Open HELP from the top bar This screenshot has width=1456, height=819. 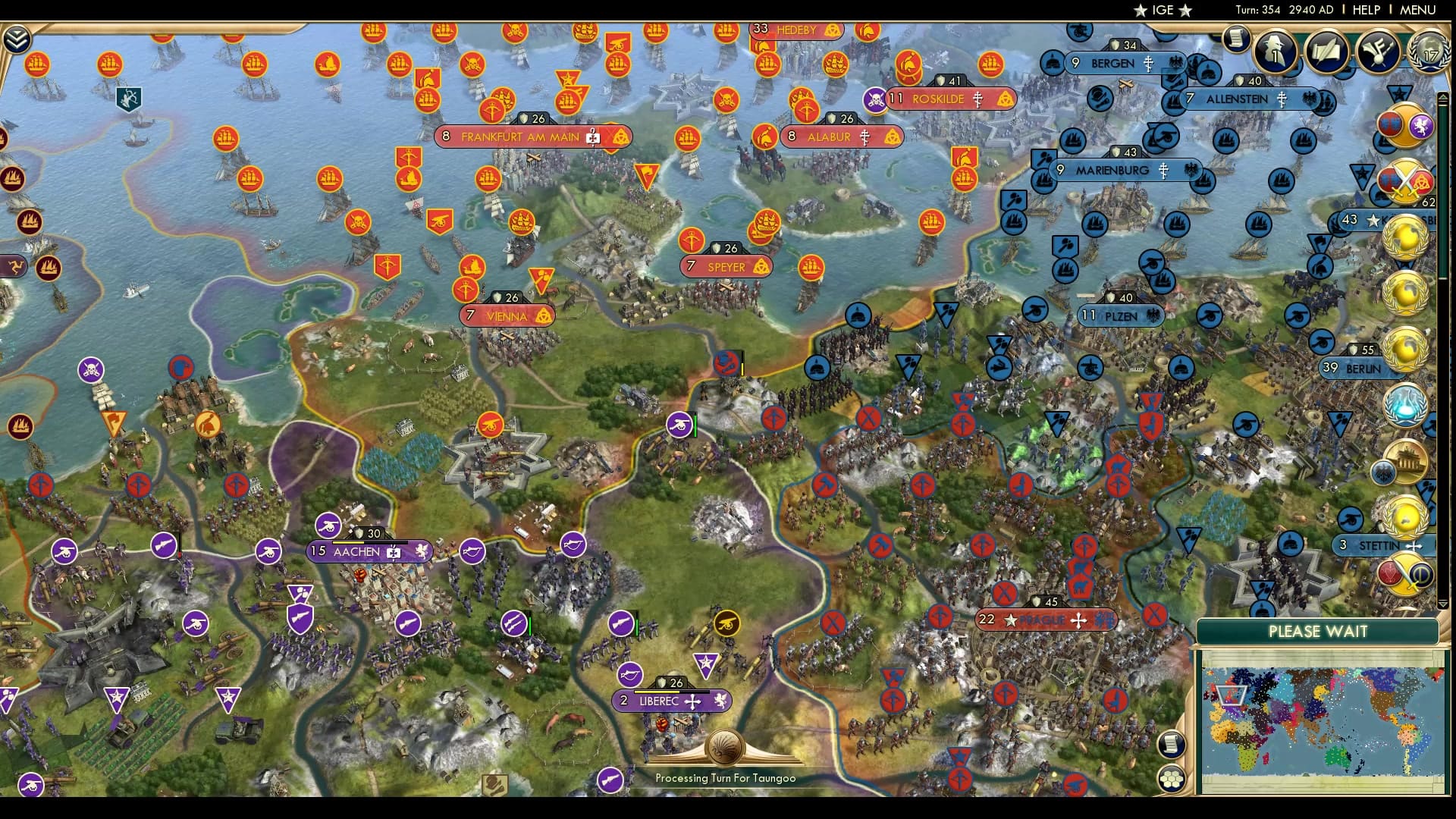[1367, 10]
